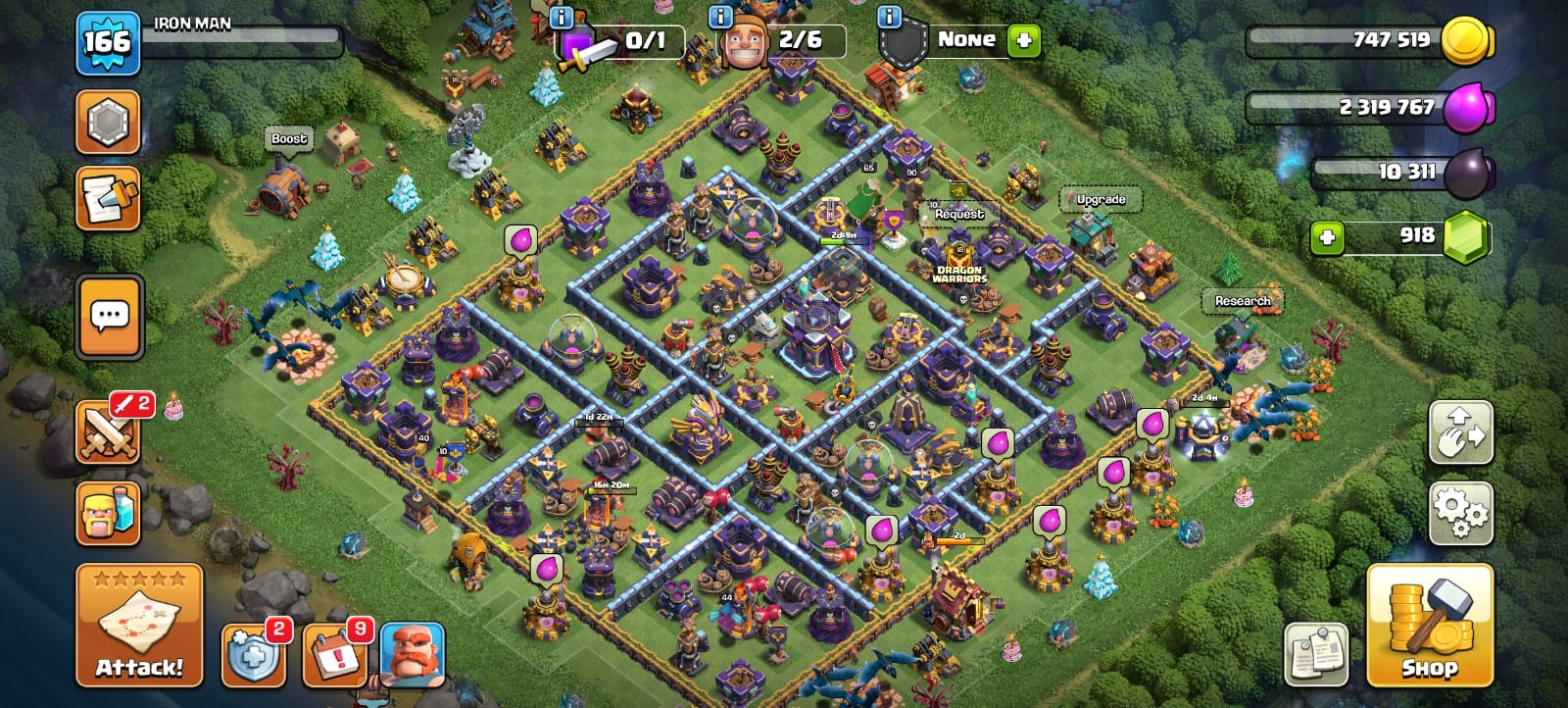Image resolution: width=1568 pixels, height=708 pixels.
Task: Open the game settings gears
Action: pyautogui.click(x=1460, y=512)
